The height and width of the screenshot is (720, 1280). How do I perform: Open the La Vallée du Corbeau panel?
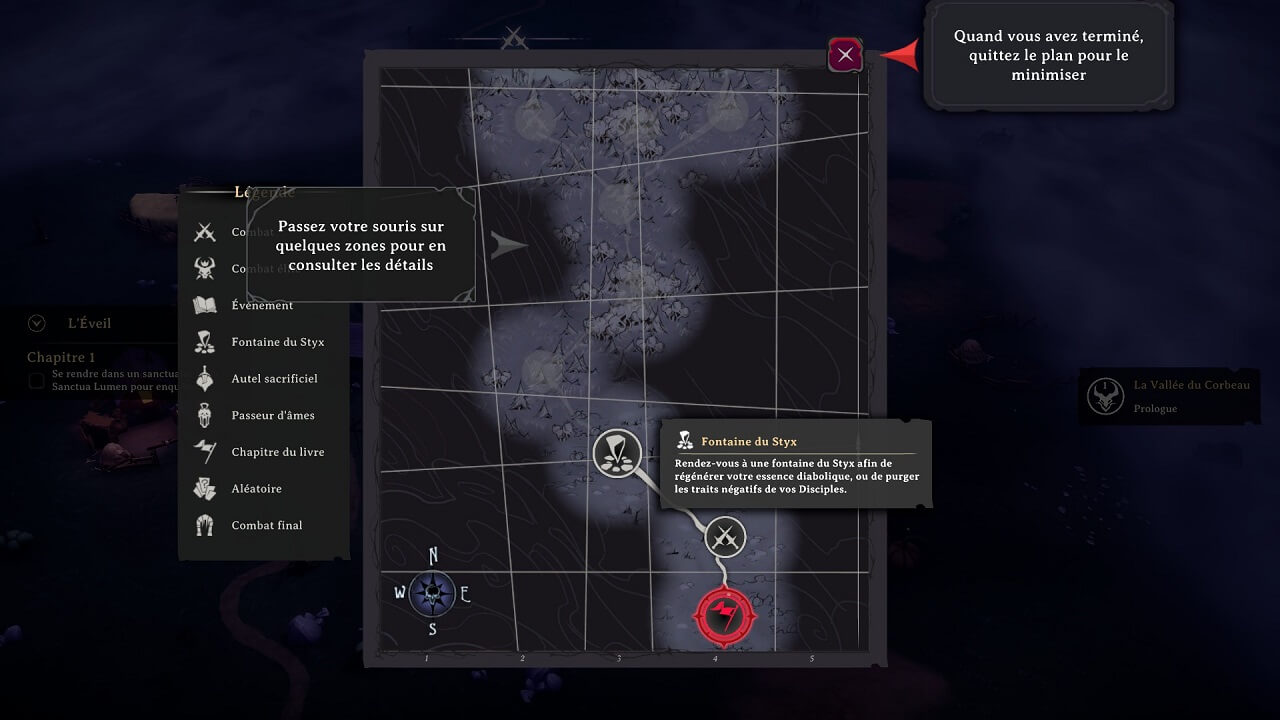pos(1167,396)
